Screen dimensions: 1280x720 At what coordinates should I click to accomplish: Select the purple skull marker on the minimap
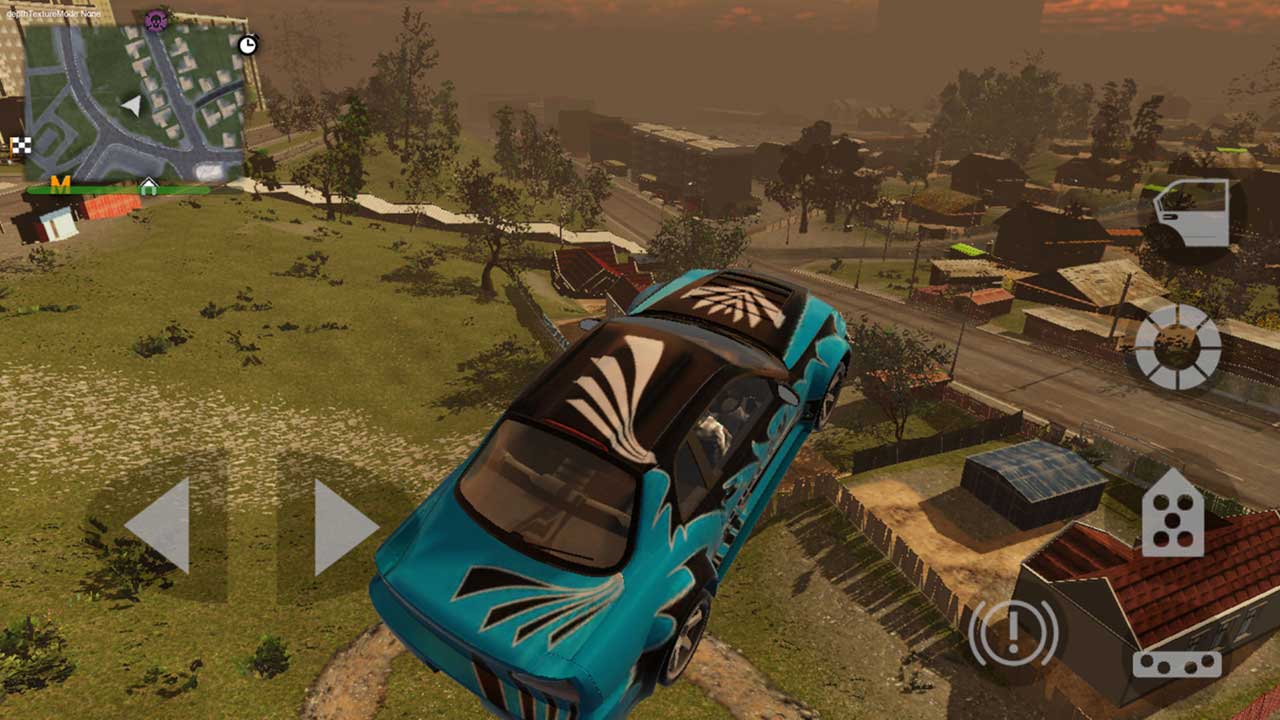point(154,19)
